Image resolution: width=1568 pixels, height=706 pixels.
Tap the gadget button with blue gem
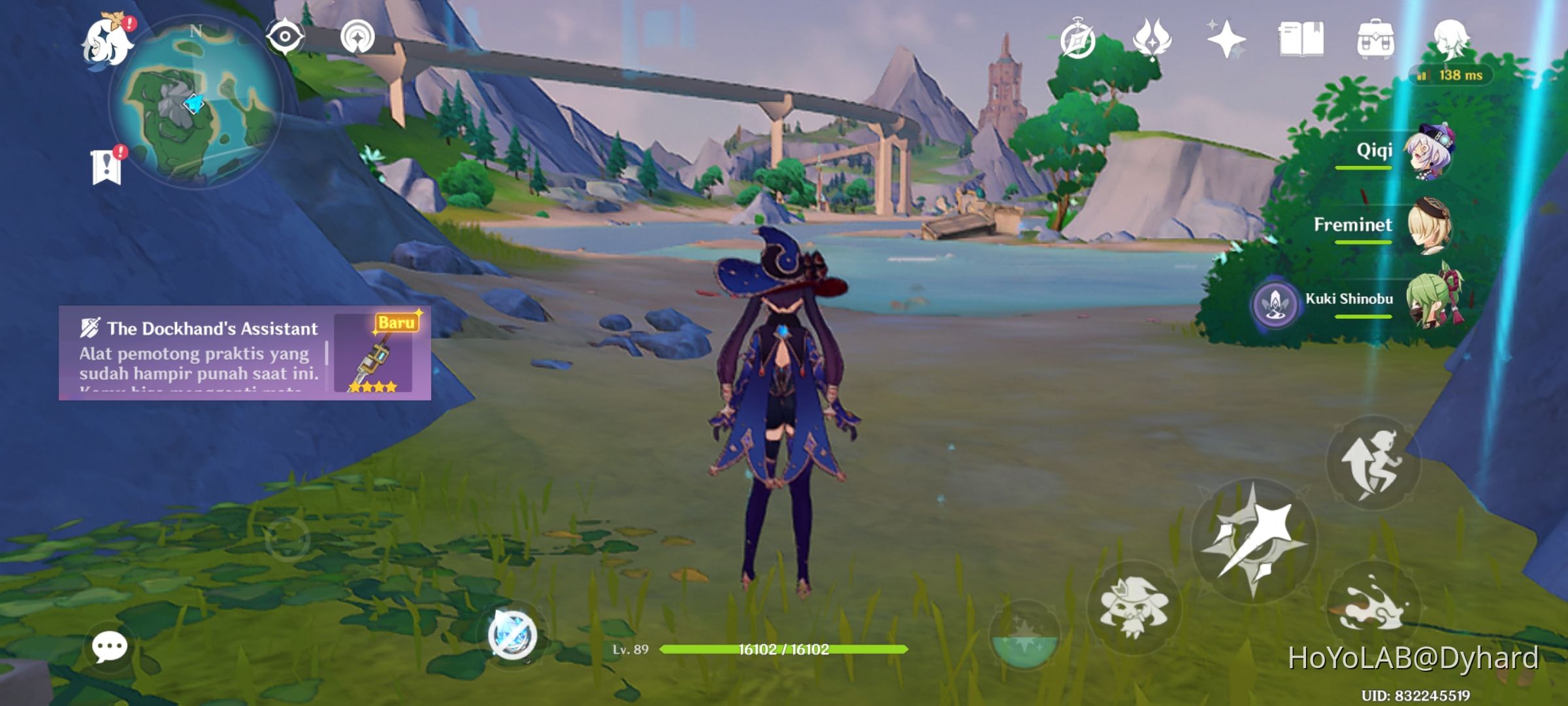pyautogui.click(x=513, y=634)
